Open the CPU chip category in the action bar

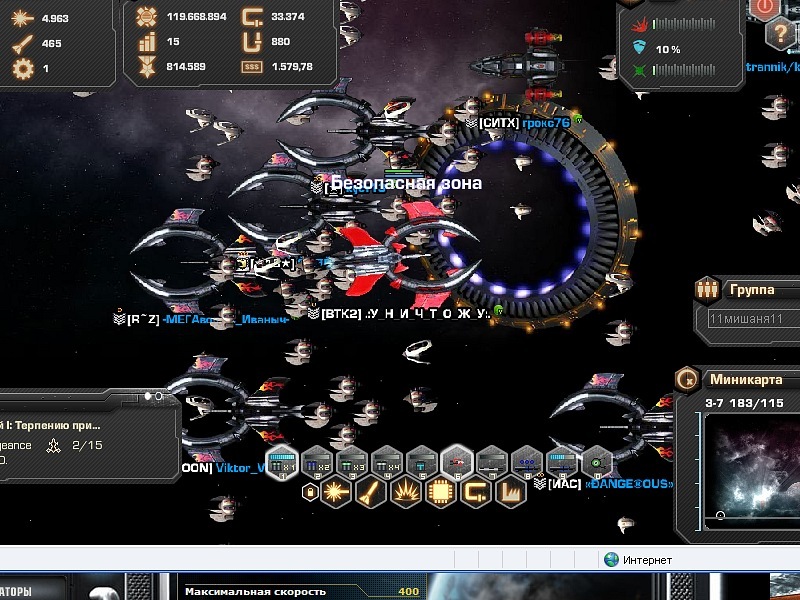pyautogui.click(x=438, y=492)
